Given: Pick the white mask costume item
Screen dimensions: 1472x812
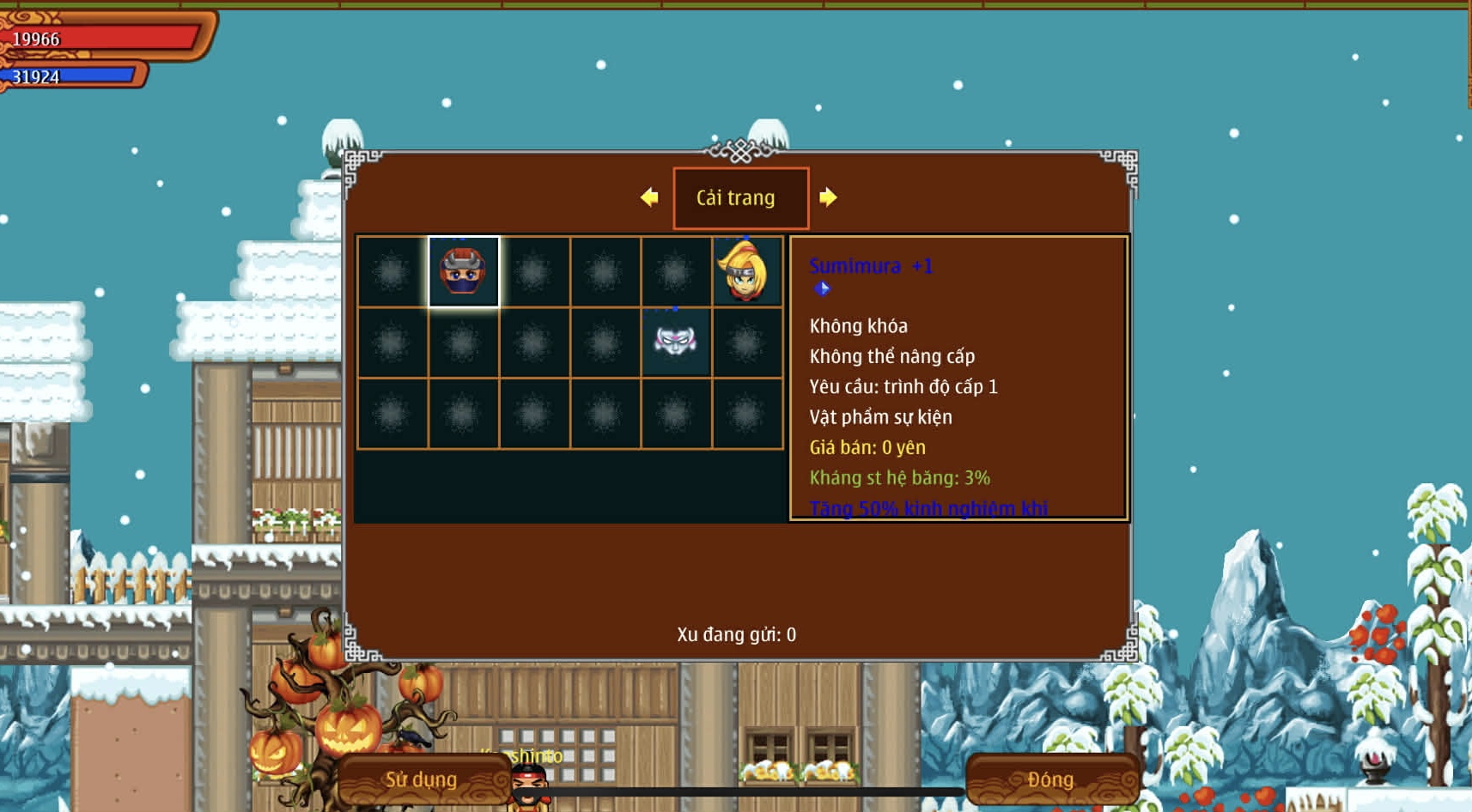Looking at the screenshot, I should [676, 342].
